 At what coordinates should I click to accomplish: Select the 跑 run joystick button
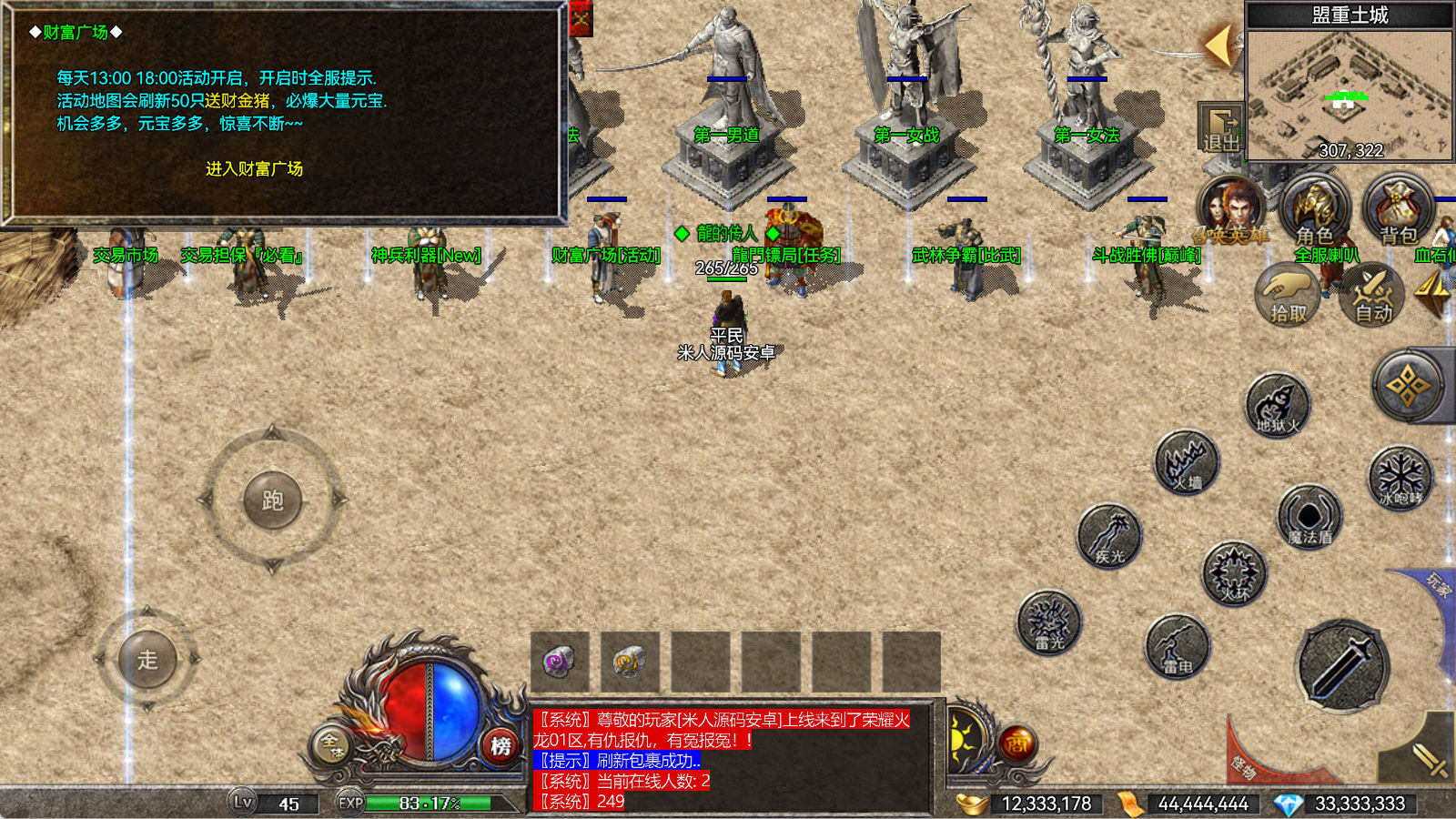[x=272, y=500]
